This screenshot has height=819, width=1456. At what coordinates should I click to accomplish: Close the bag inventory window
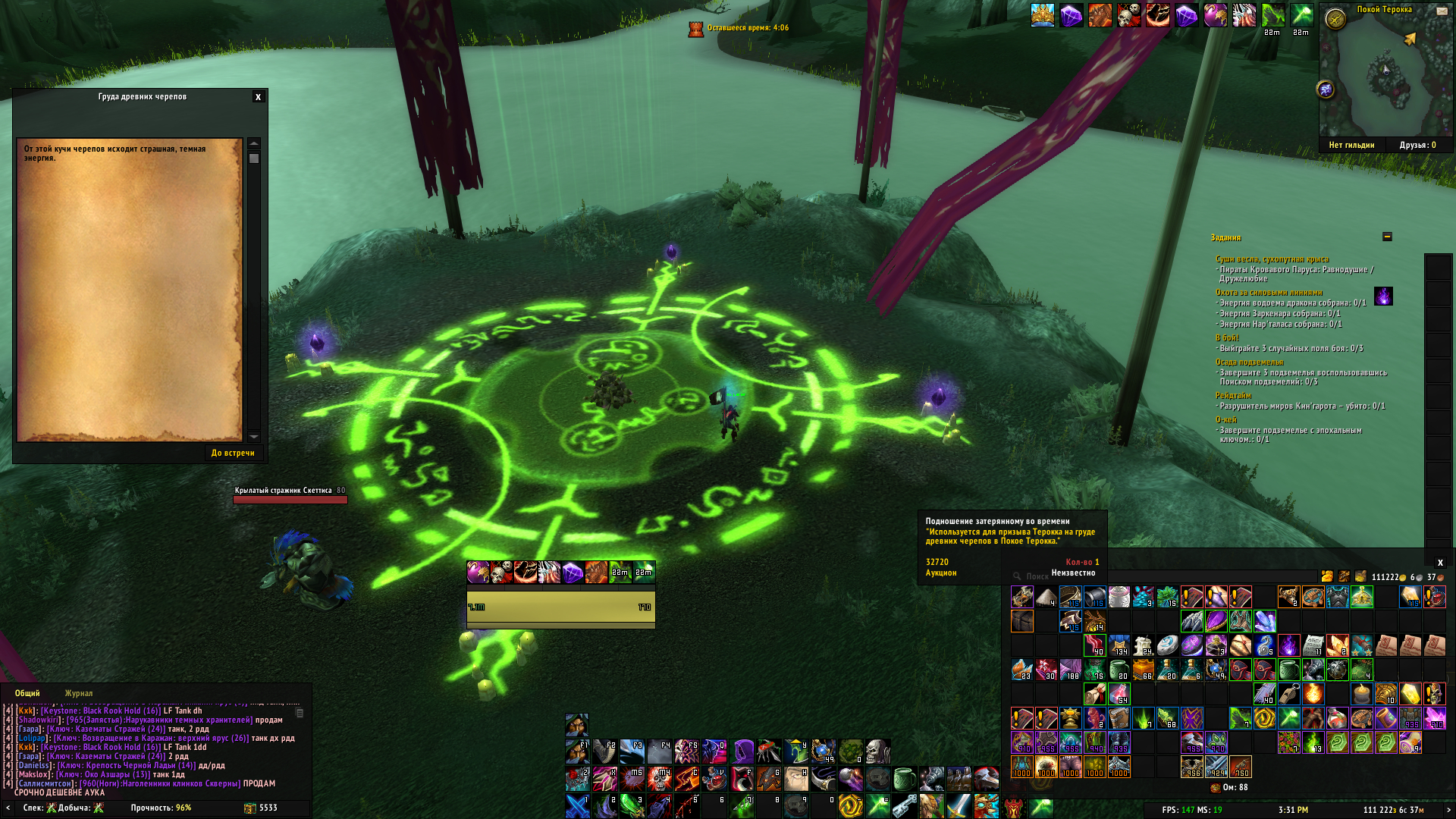pyautogui.click(x=1440, y=563)
